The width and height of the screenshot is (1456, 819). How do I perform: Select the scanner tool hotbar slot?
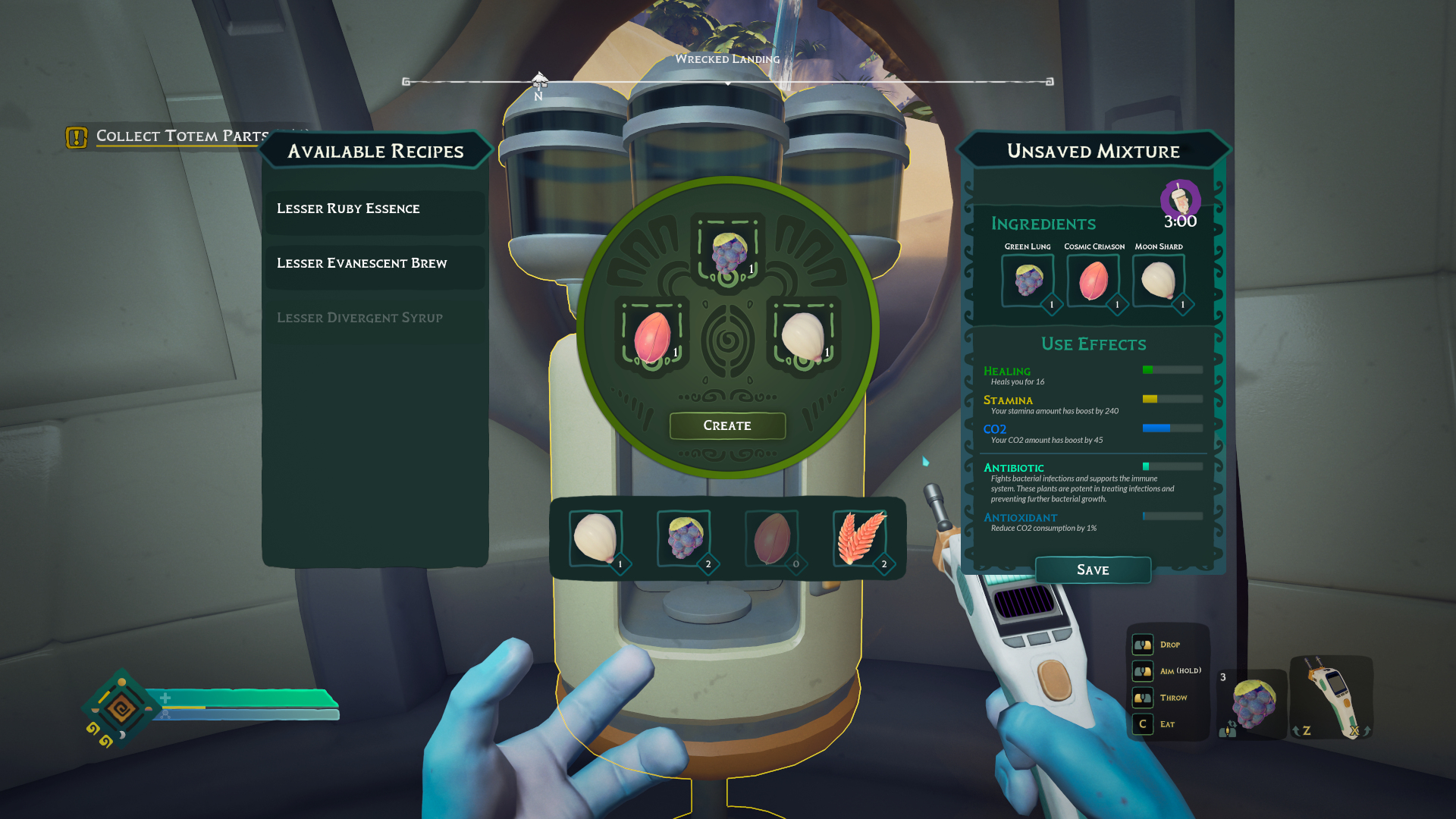click(1331, 696)
